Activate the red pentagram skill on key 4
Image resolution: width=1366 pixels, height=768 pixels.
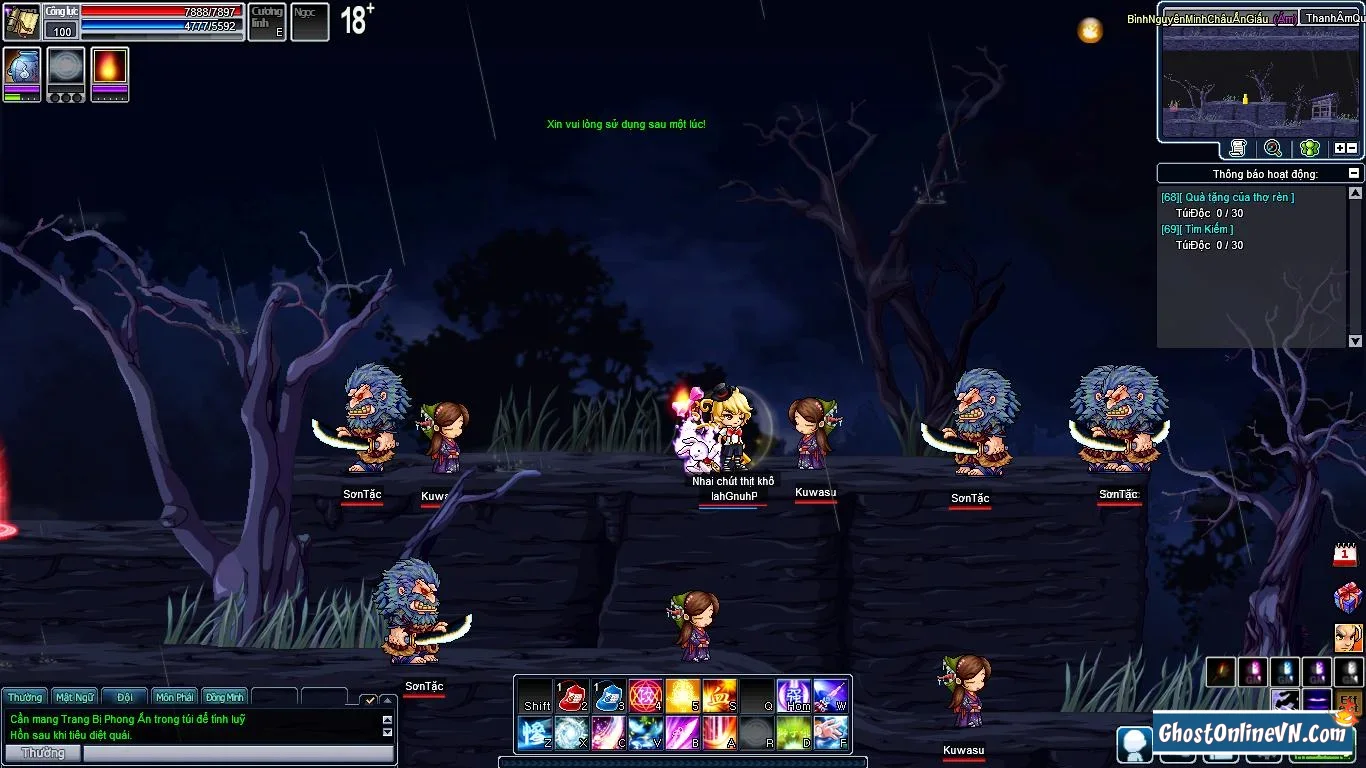(x=645, y=696)
